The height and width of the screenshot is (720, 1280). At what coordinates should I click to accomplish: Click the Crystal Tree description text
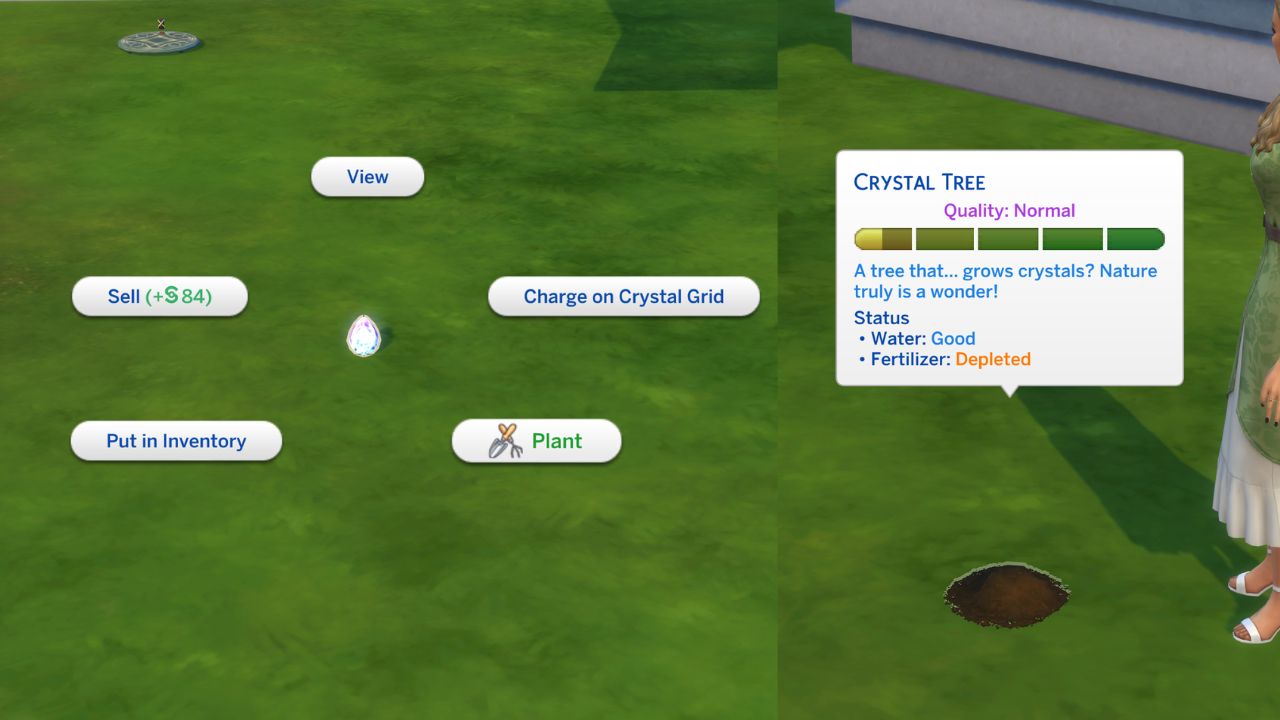1003,280
